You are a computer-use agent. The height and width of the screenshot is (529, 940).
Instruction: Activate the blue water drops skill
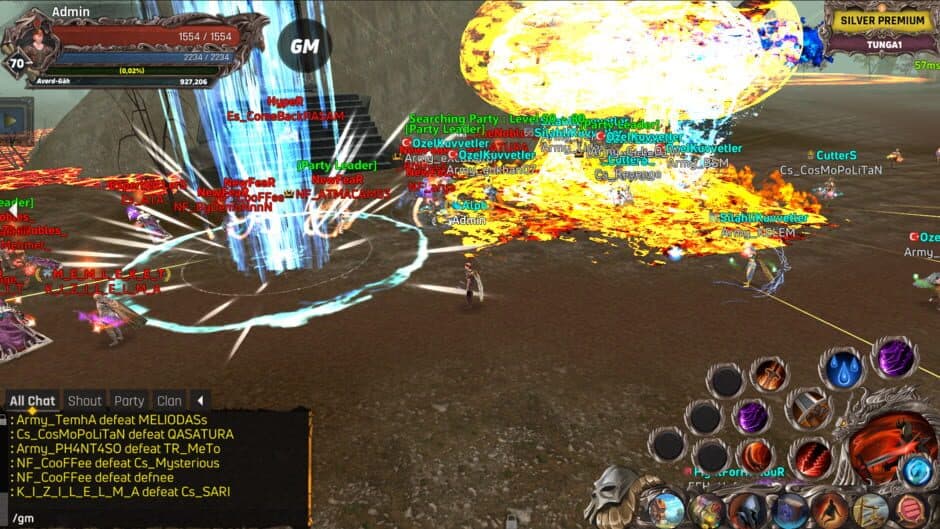click(844, 369)
